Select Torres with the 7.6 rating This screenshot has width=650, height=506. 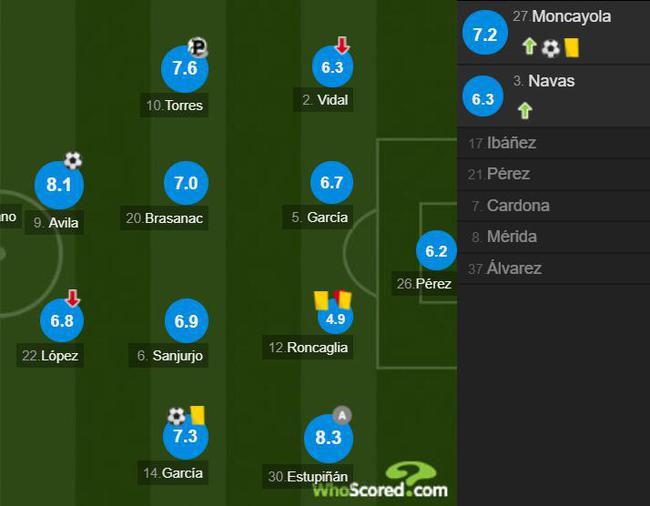tap(185, 69)
